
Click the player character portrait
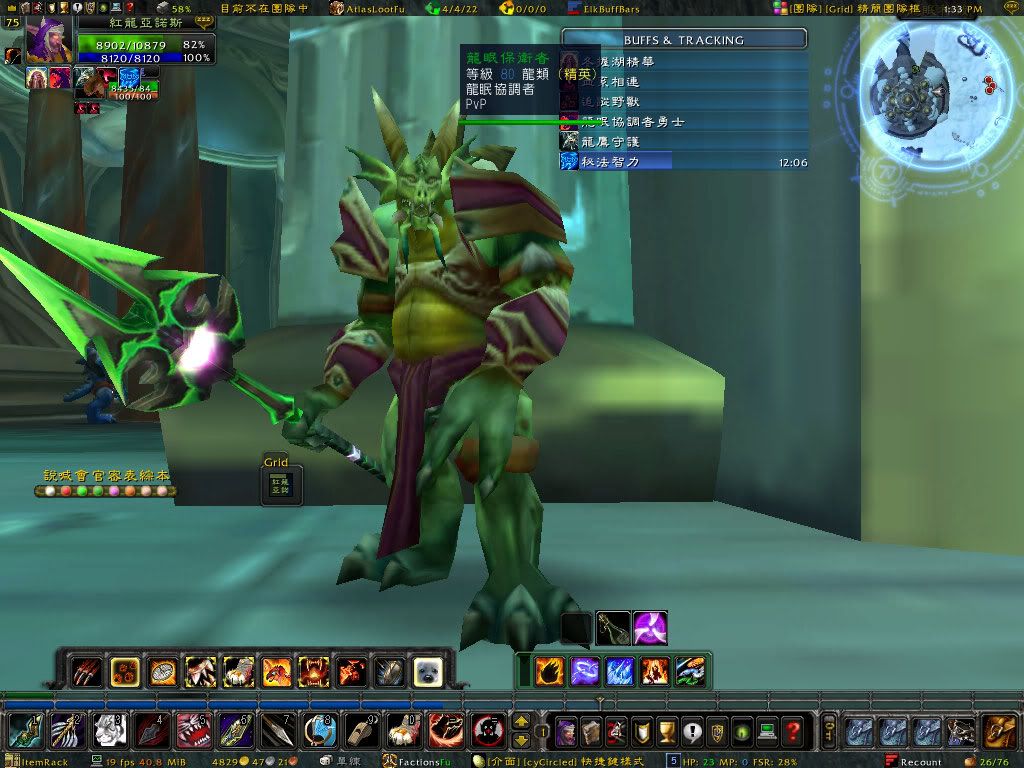click(x=46, y=42)
